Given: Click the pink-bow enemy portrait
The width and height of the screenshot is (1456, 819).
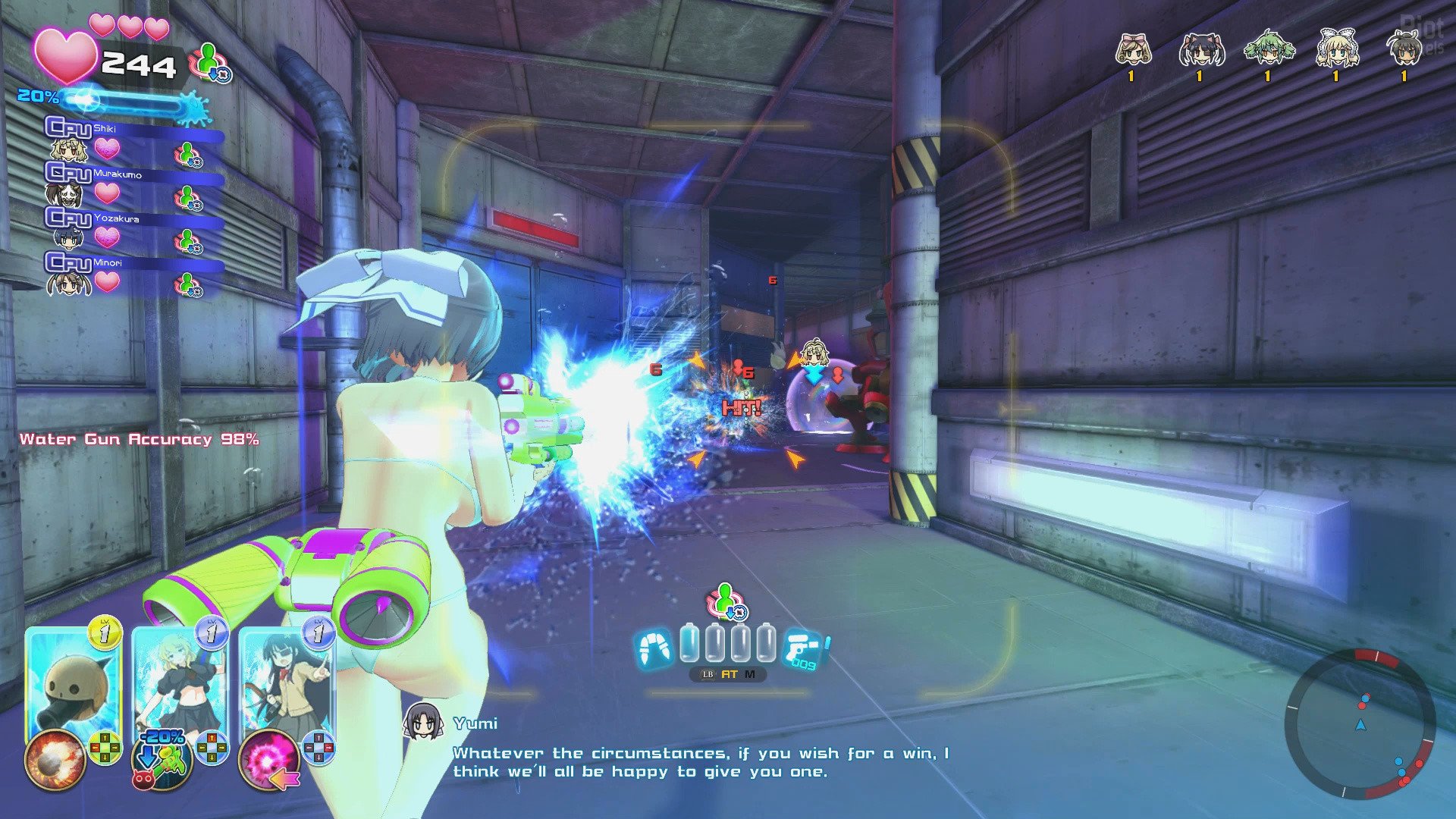Looking at the screenshot, I should click(x=1133, y=50).
